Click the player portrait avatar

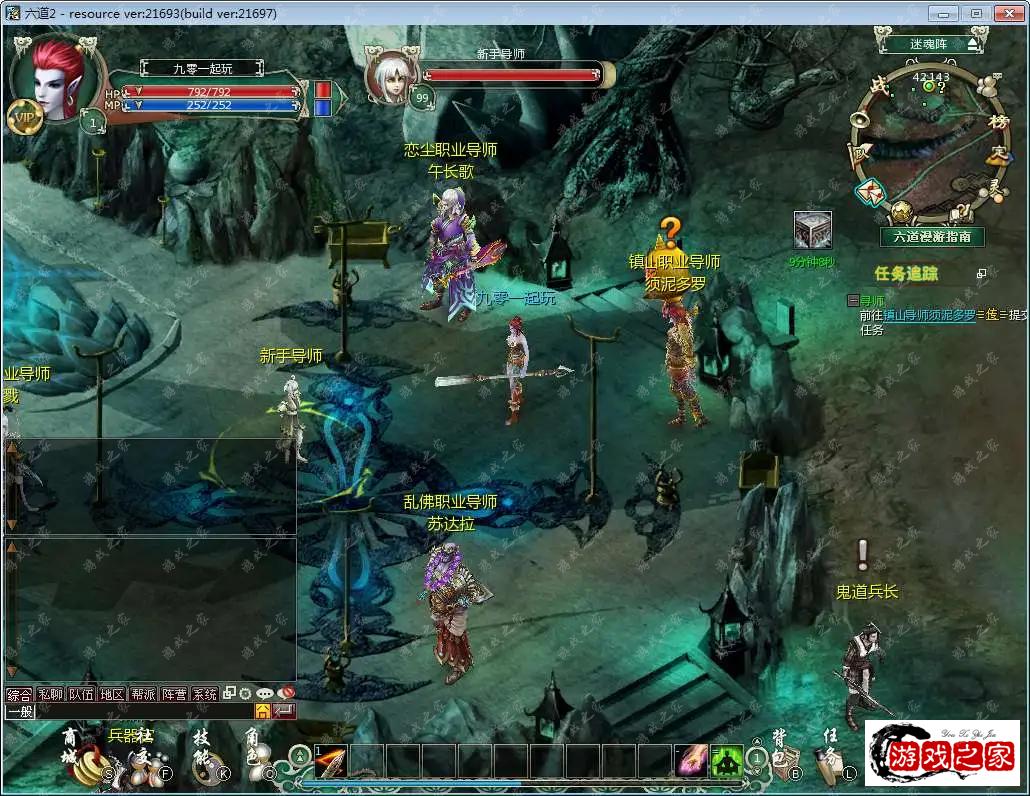[x=56, y=82]
